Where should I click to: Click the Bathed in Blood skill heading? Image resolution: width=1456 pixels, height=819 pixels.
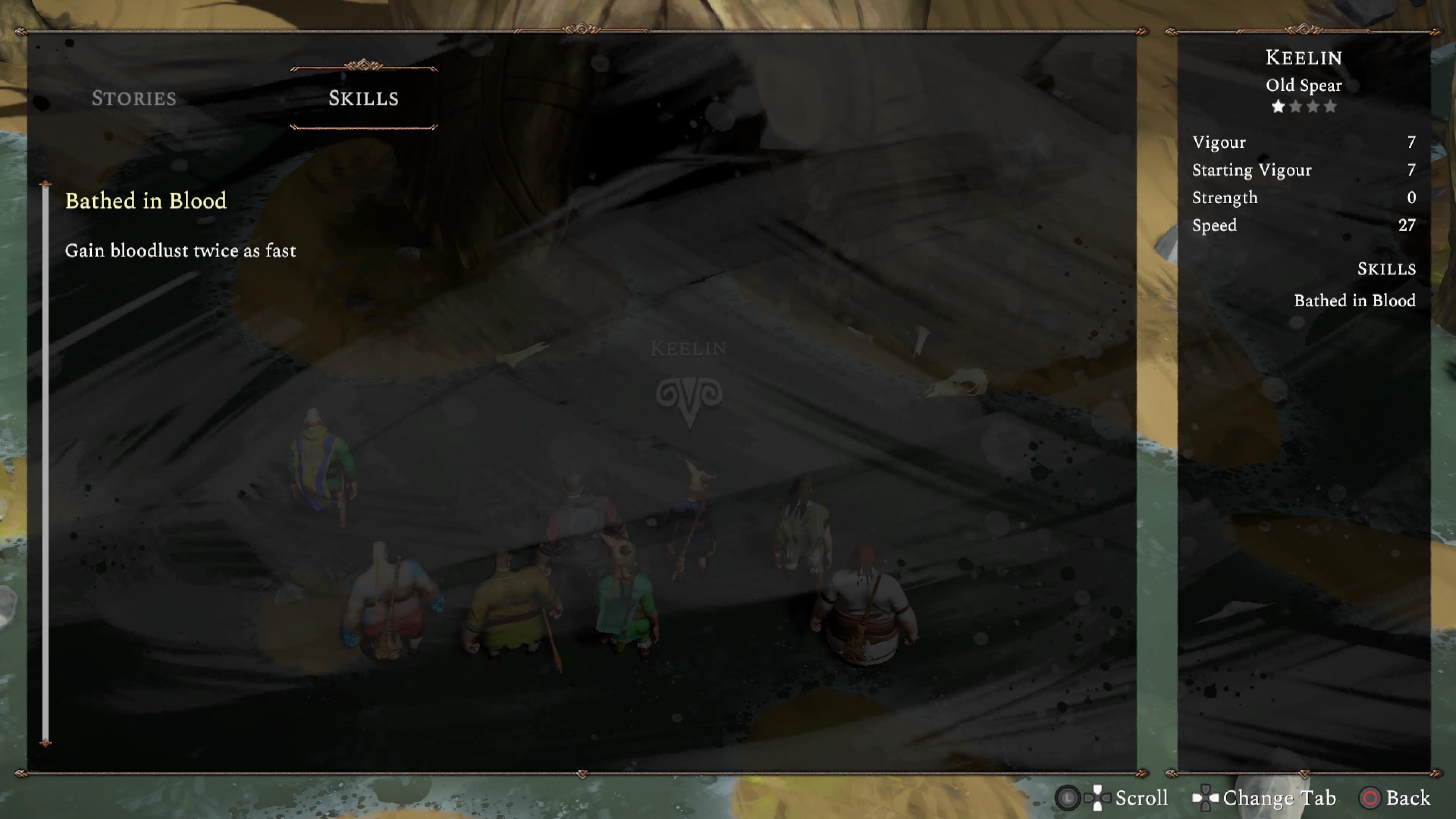[146, 201]
